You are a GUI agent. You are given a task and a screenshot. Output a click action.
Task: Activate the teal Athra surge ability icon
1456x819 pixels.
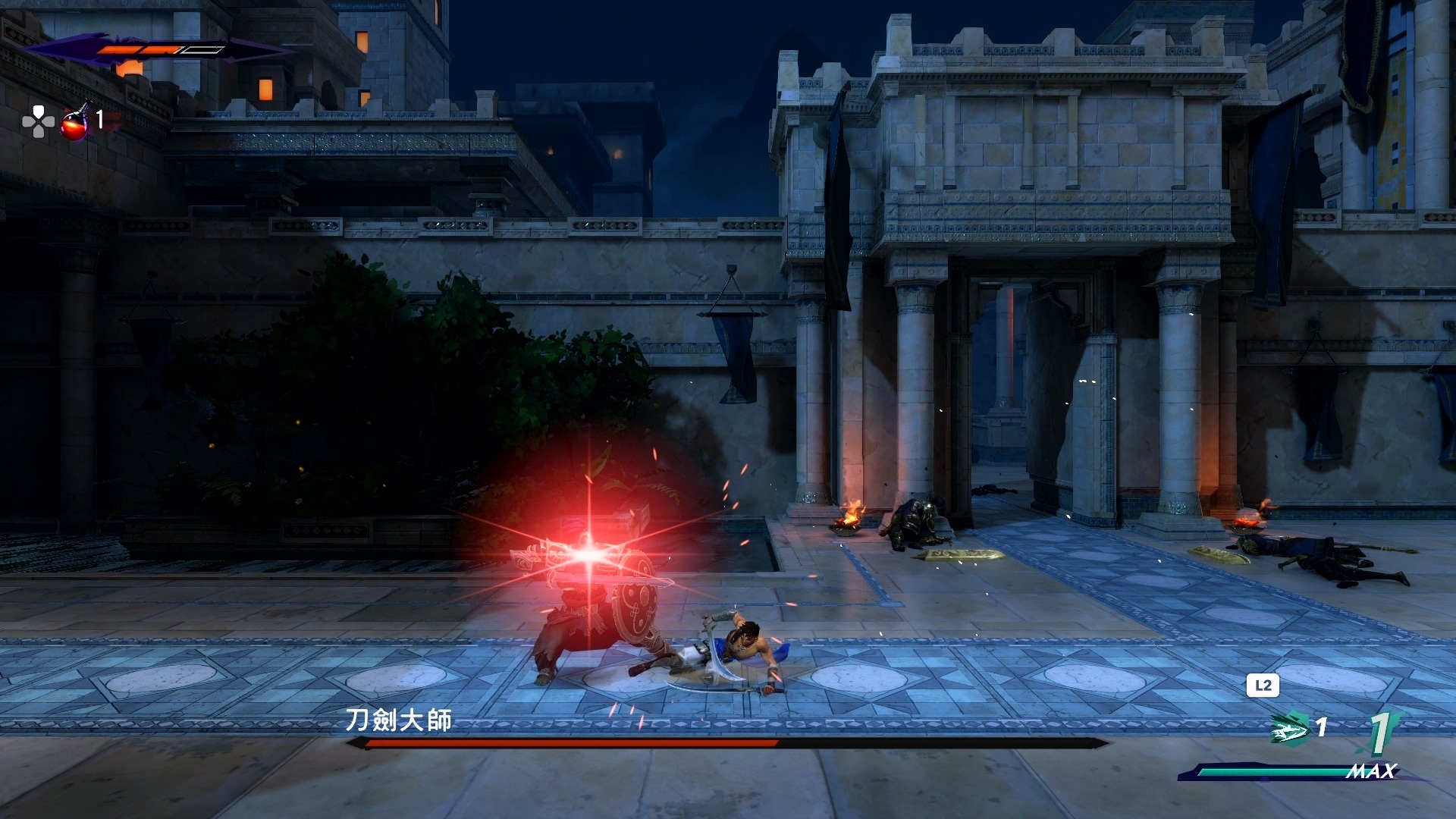click(1290, 728)
